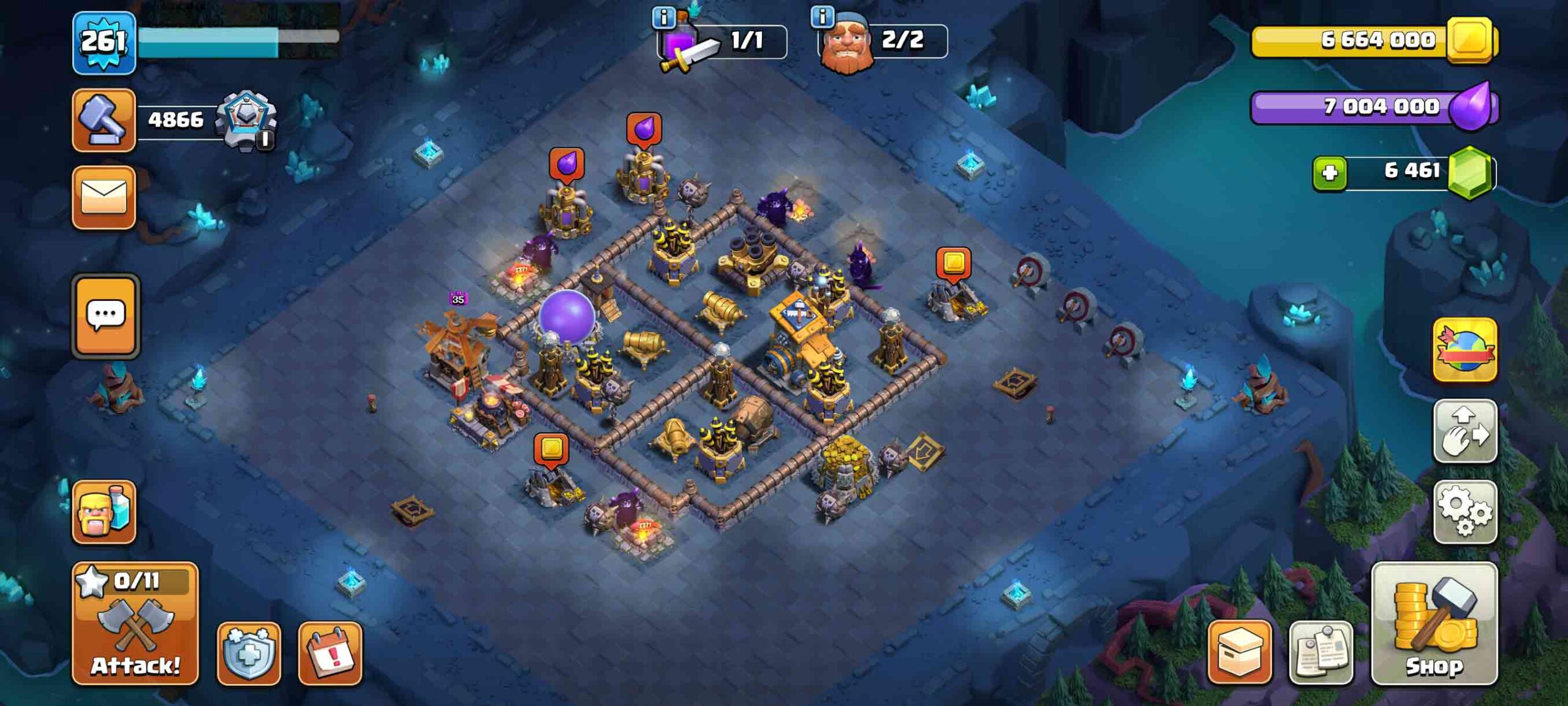The height and width of the screenshot is (706, 1568).
Task: Open the mail inbox envelope
Action: click(x=104, y=197)
